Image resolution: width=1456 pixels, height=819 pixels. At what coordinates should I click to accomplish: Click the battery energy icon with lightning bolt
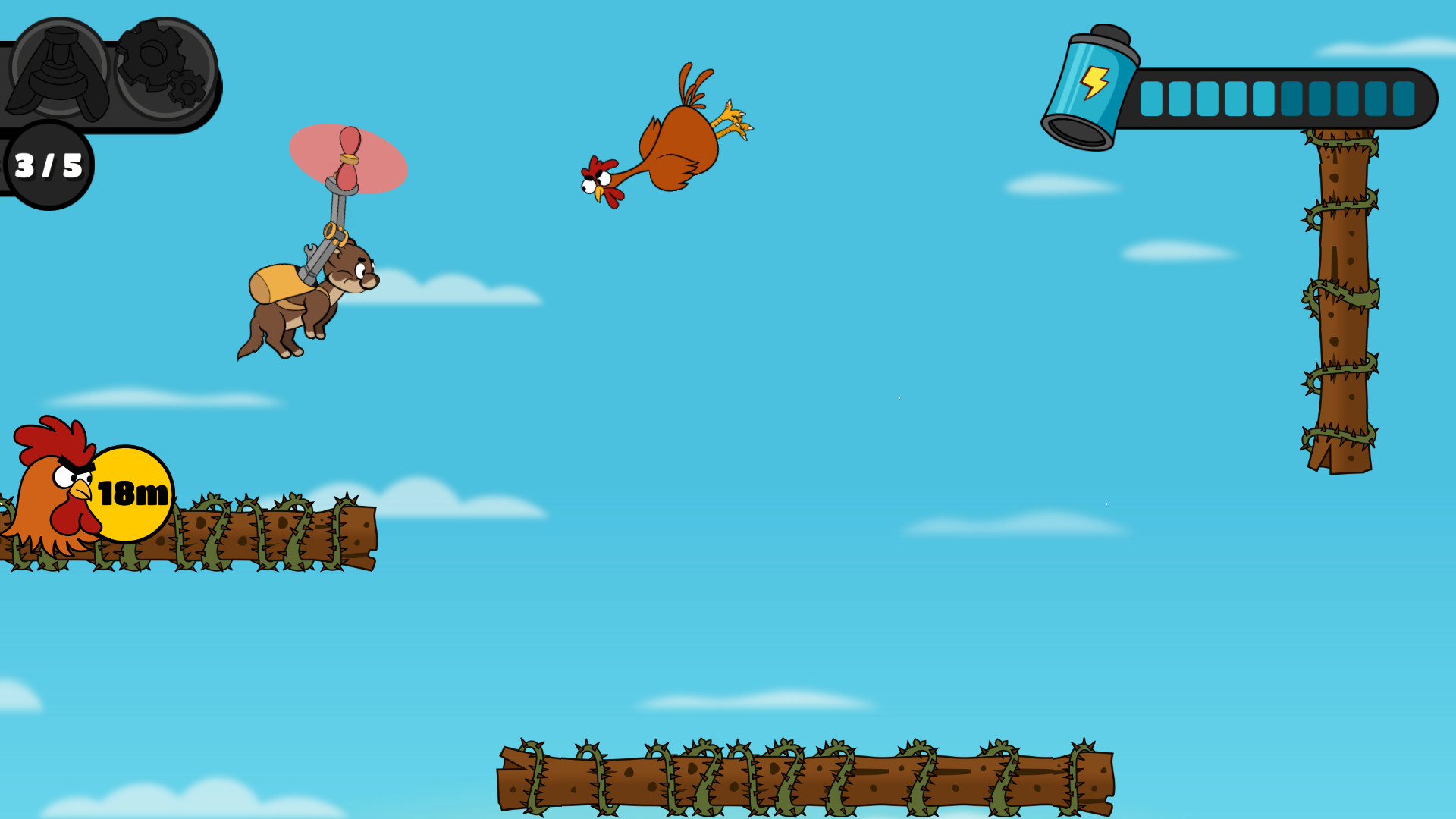(1092, 83)
